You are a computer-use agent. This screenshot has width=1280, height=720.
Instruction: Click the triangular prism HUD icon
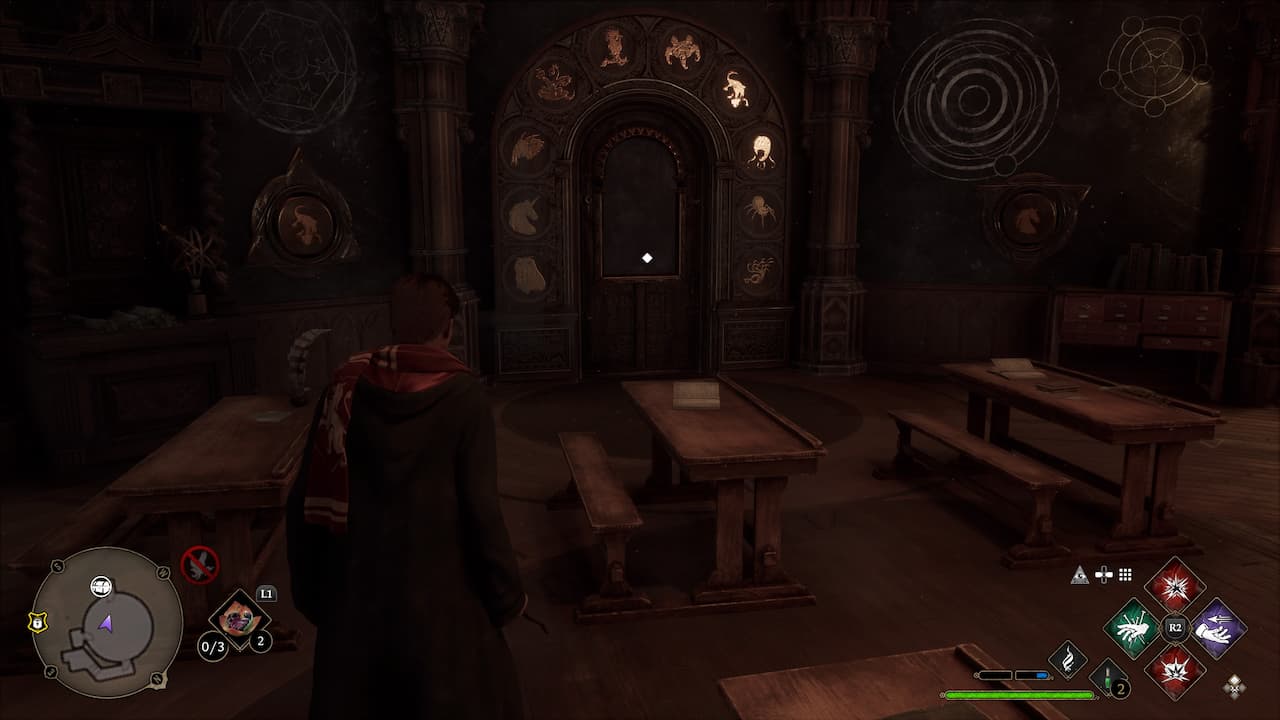tap(1080, 575)
